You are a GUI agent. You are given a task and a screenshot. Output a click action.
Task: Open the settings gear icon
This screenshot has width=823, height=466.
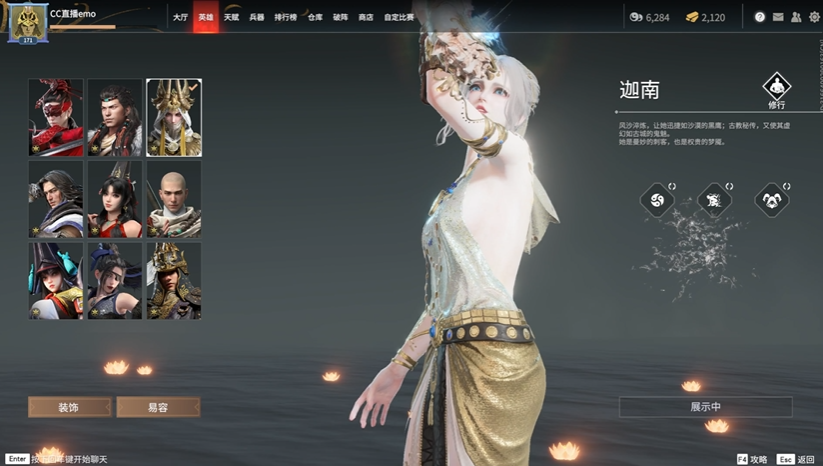pyautogui.click(x=813, y=17)
